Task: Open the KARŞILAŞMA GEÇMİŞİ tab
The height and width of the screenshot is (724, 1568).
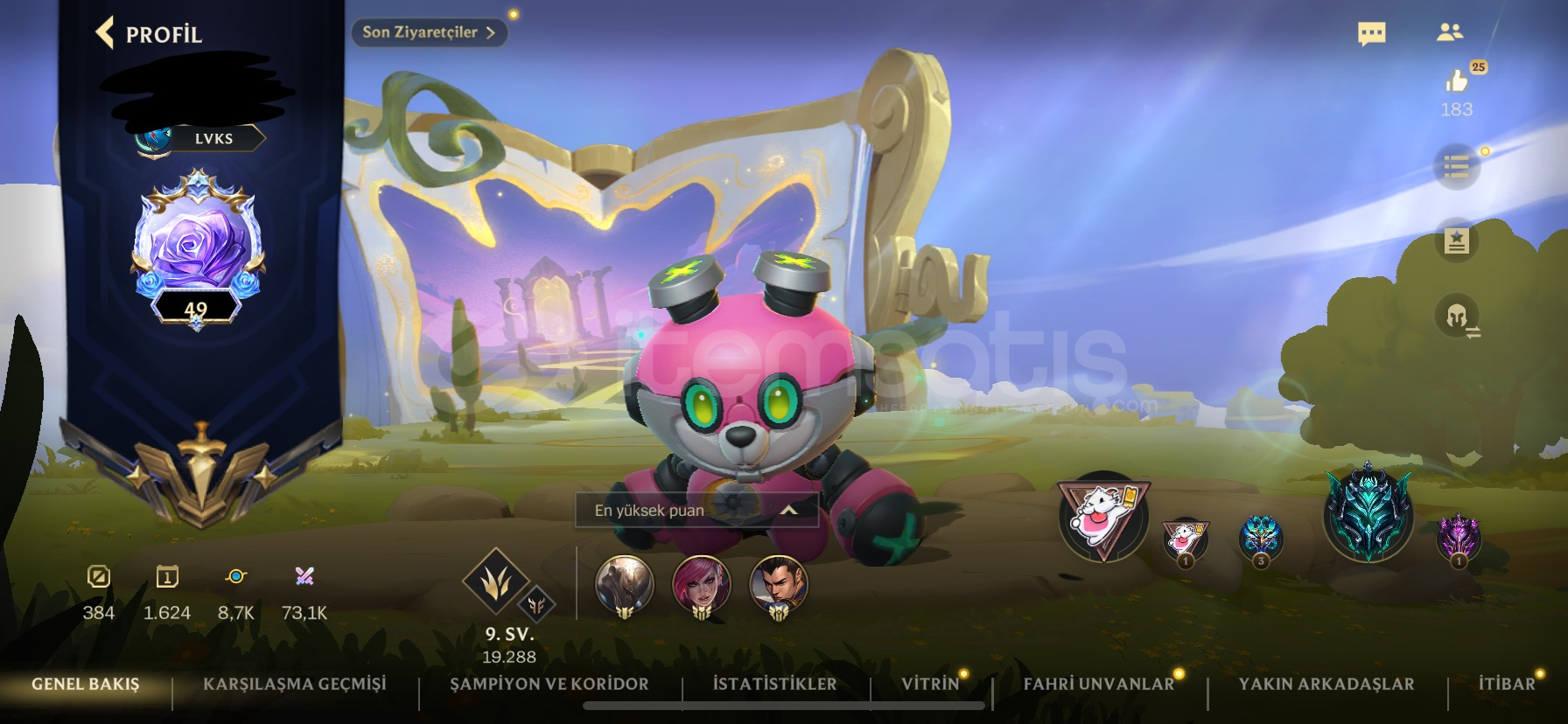Action: click(x=297, y=686)
